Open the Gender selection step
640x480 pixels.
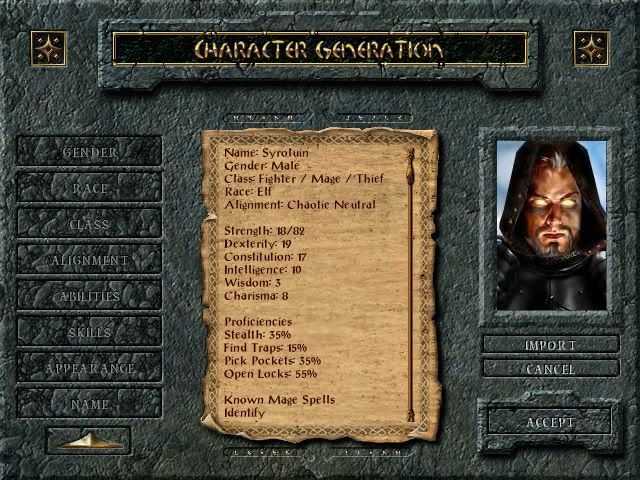(90, 152)
